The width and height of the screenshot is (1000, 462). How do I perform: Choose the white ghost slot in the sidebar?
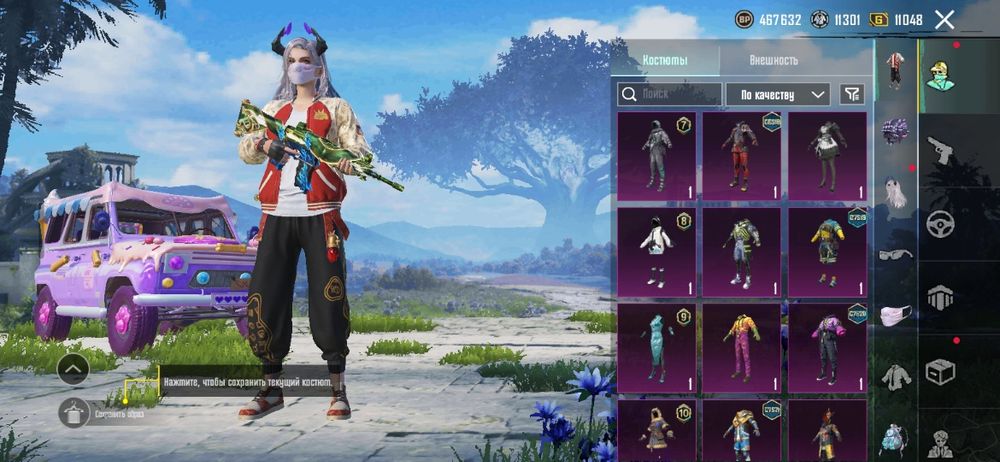pos(895,192)
